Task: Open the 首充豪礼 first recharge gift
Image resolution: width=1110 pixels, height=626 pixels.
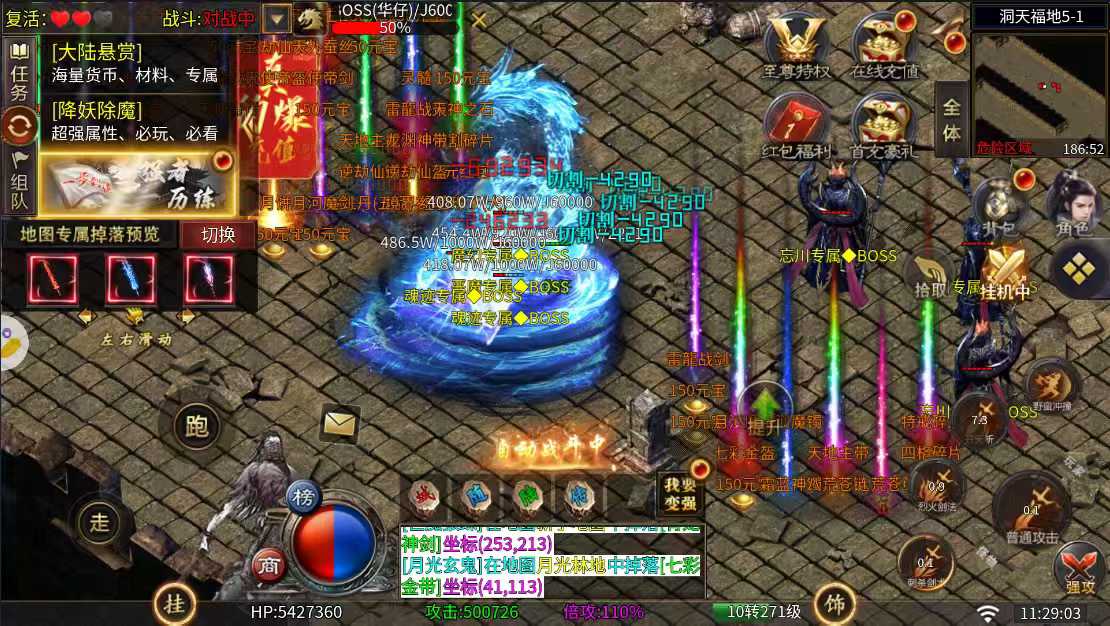Action: [x=884, y=126]
